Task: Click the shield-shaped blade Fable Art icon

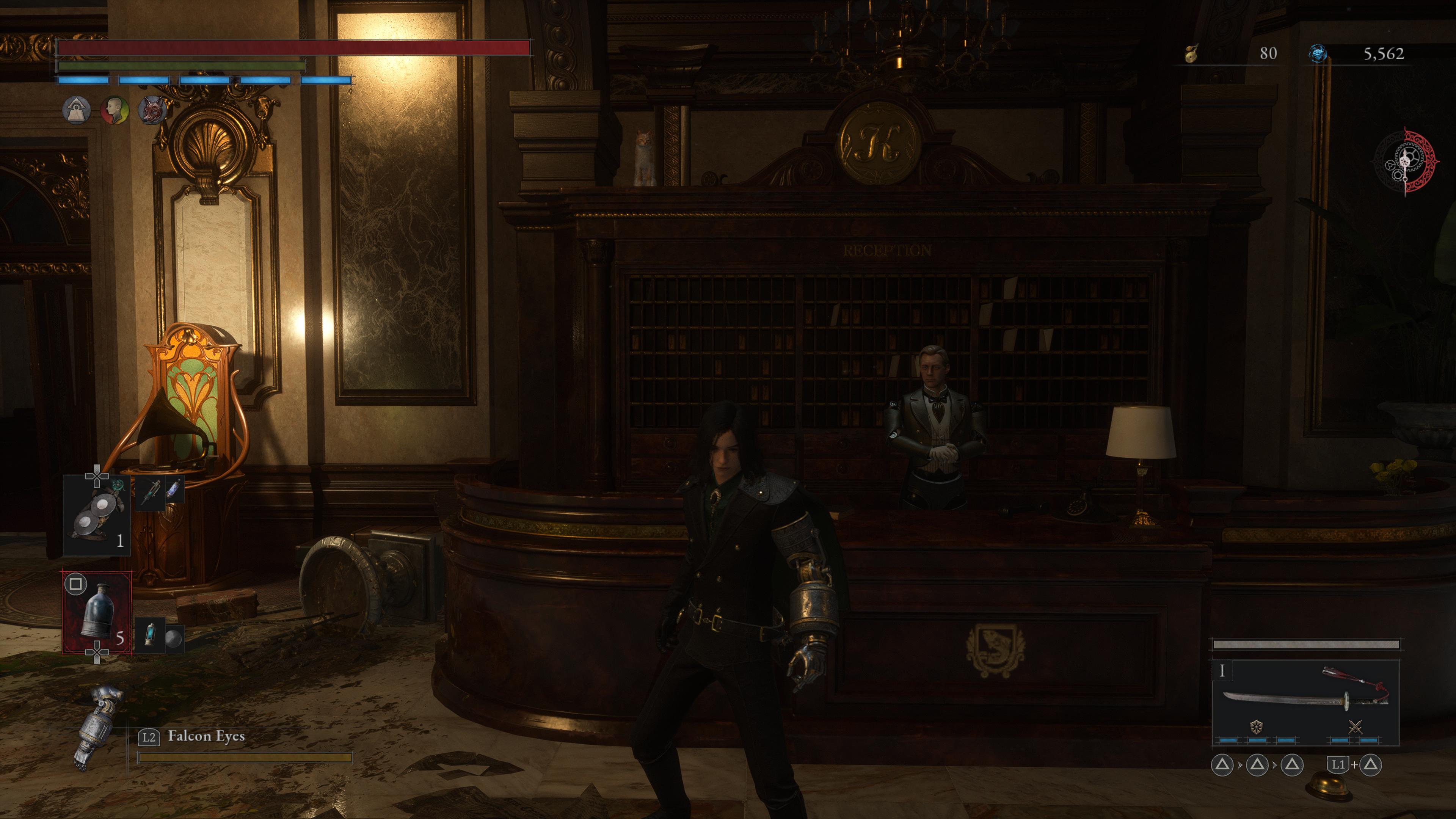Action: click(1256, 727)
